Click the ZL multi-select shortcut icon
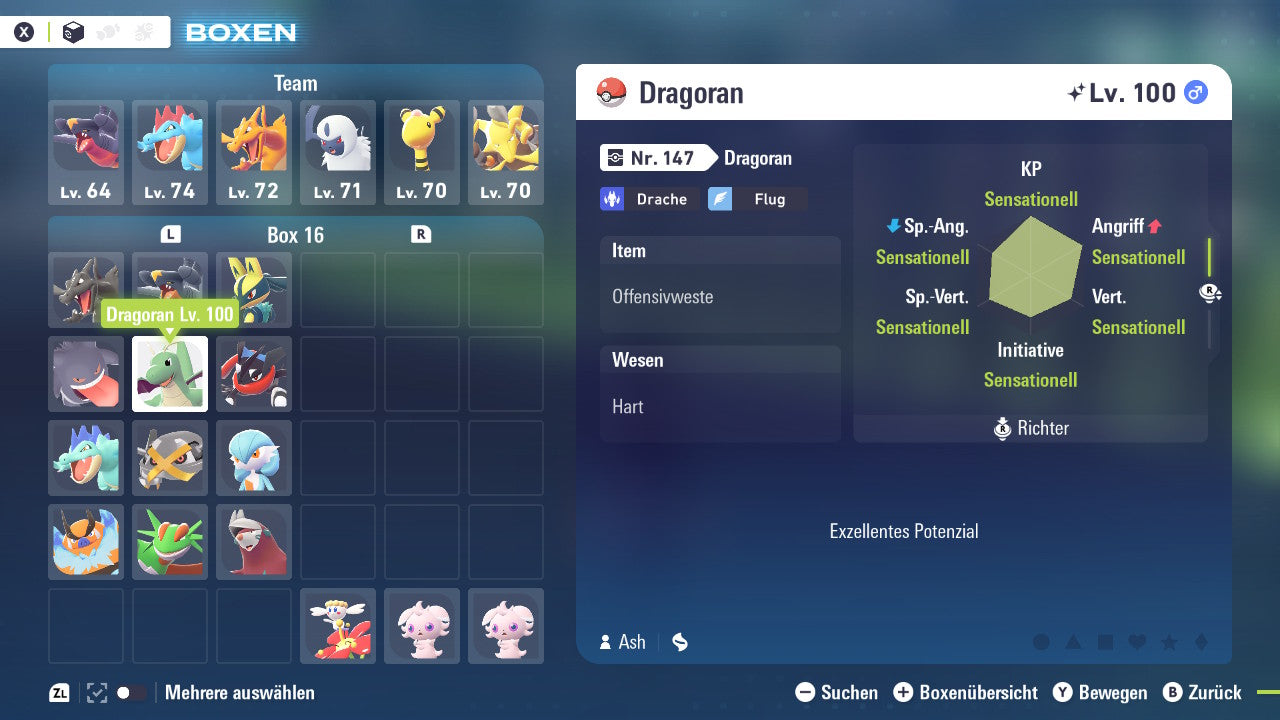This screenshot has height=720, width=1280. pyautogui.click(x=59, y=692)
